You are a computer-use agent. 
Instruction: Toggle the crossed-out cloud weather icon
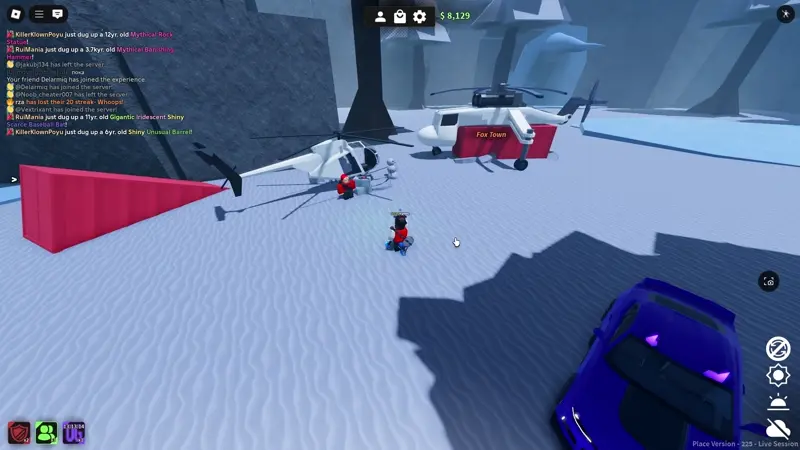(x=778, y=428)
